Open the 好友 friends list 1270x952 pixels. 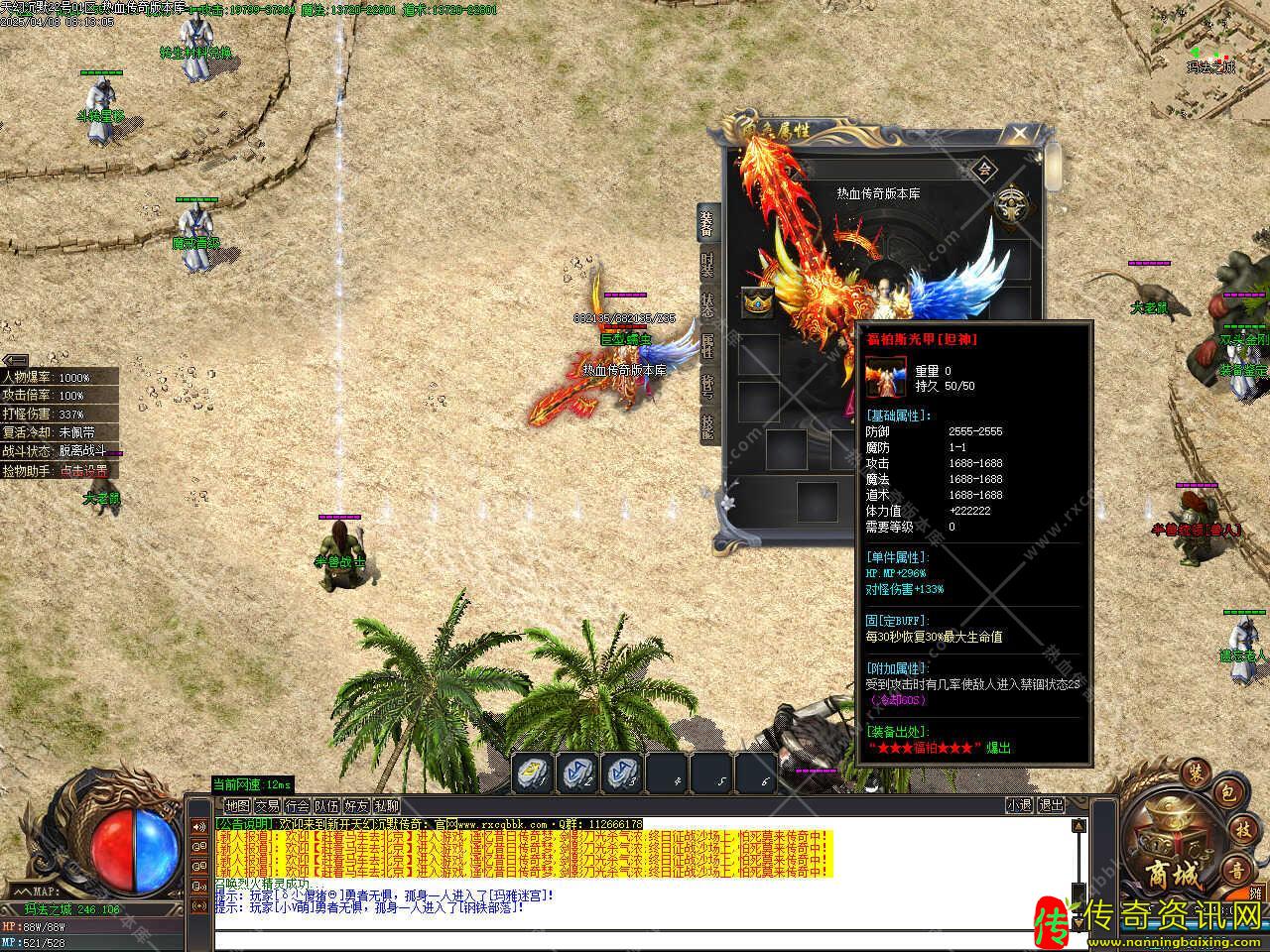[x=356, y=806]
